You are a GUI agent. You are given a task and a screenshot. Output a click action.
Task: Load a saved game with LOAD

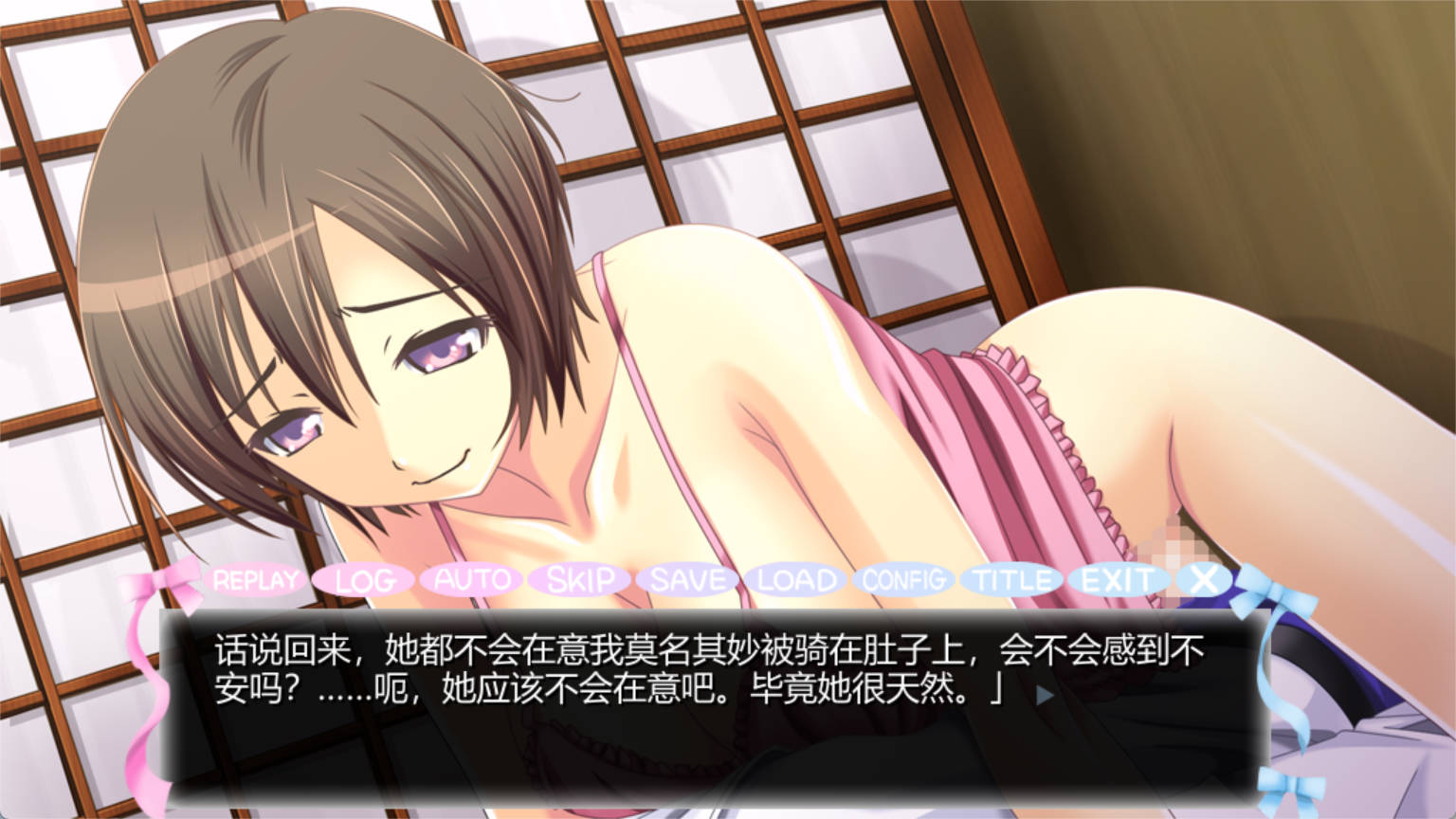796,579
